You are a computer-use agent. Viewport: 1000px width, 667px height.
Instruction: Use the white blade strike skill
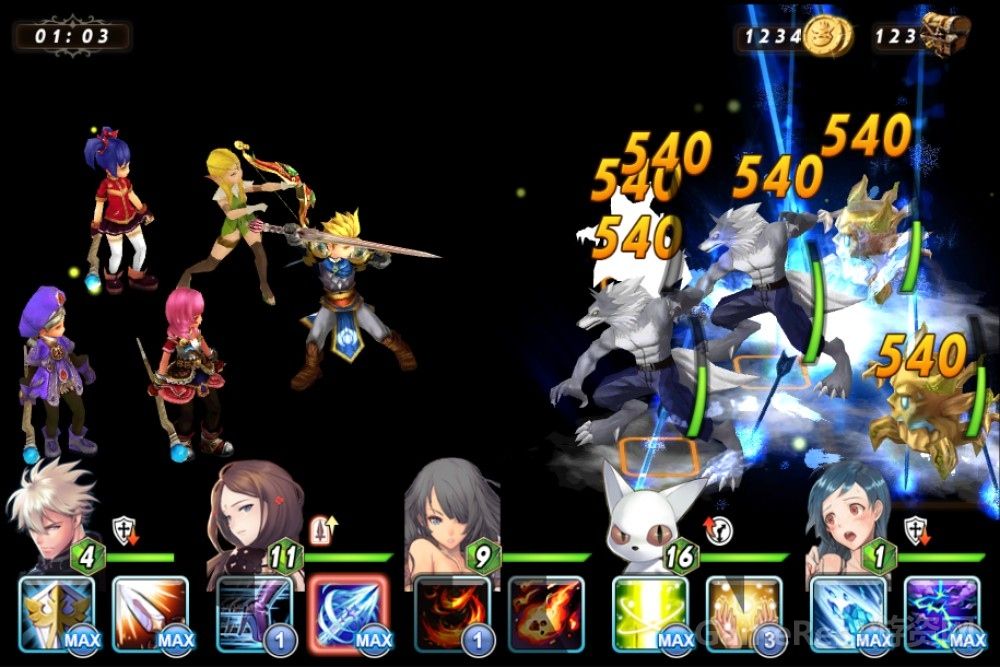150,613
